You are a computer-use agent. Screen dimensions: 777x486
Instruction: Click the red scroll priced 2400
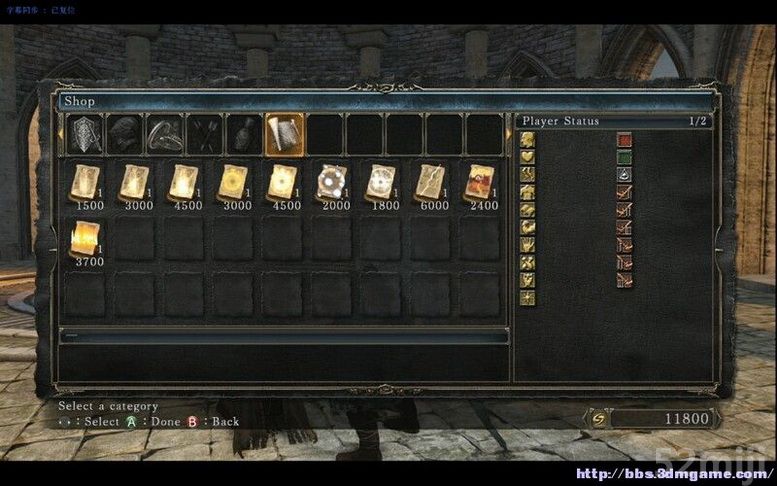(x=480, y=183)
